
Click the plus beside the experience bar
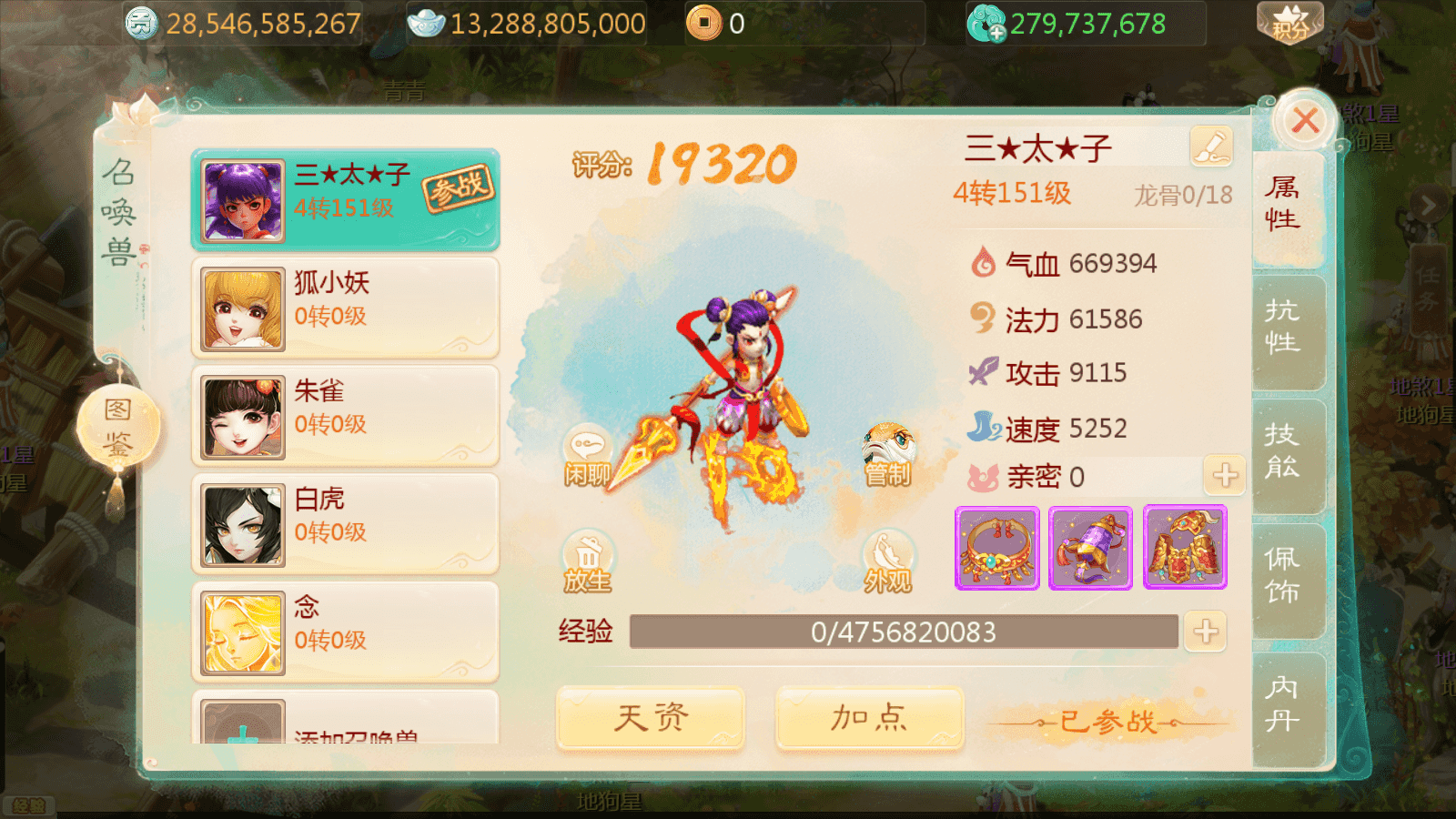click(x=1205, y=631)
